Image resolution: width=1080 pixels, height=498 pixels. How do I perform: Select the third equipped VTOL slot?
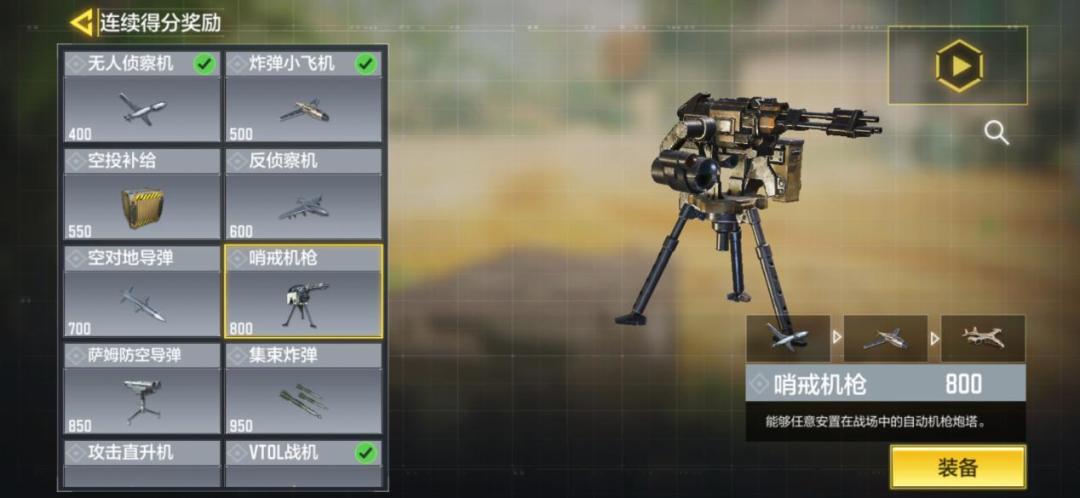pyautogui.click(x=982, y=338)
